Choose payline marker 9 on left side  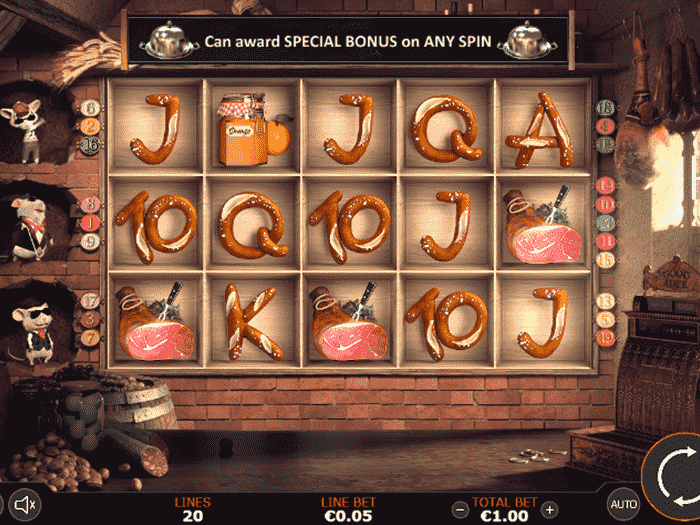pyautogui.click(x=91, y=241)
